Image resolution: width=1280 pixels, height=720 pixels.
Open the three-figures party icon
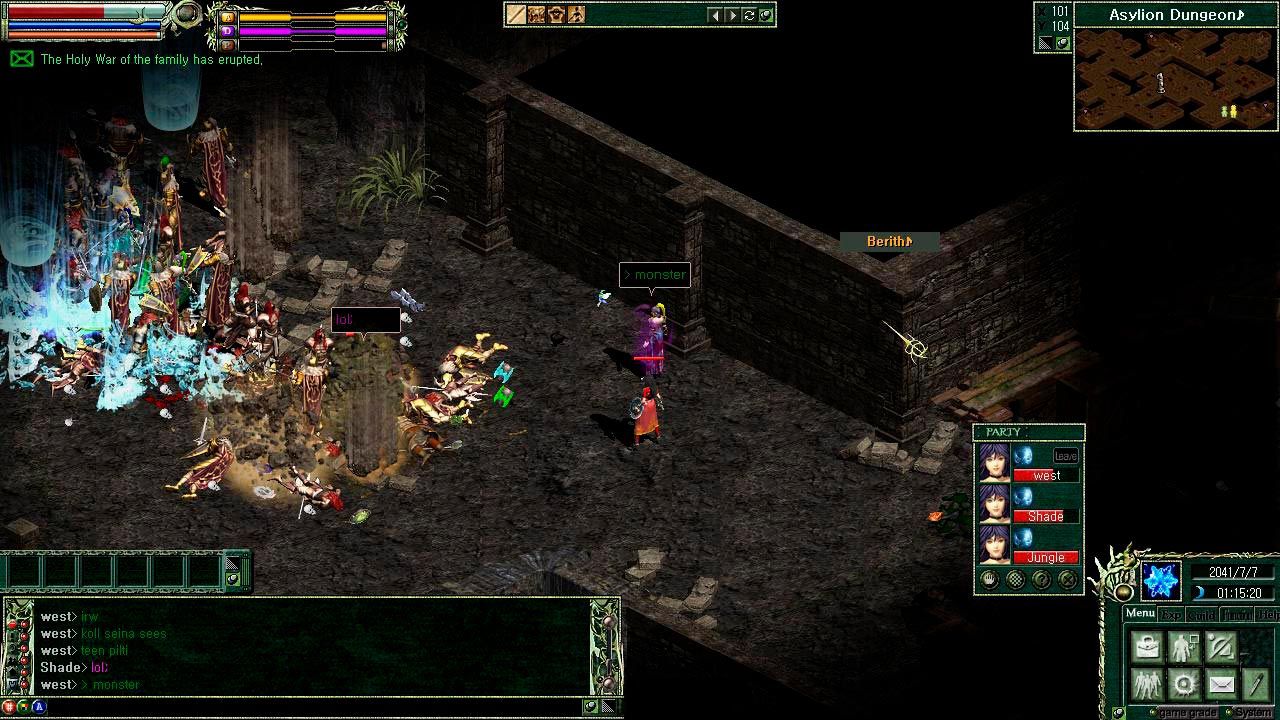(x=1147, y=684)
